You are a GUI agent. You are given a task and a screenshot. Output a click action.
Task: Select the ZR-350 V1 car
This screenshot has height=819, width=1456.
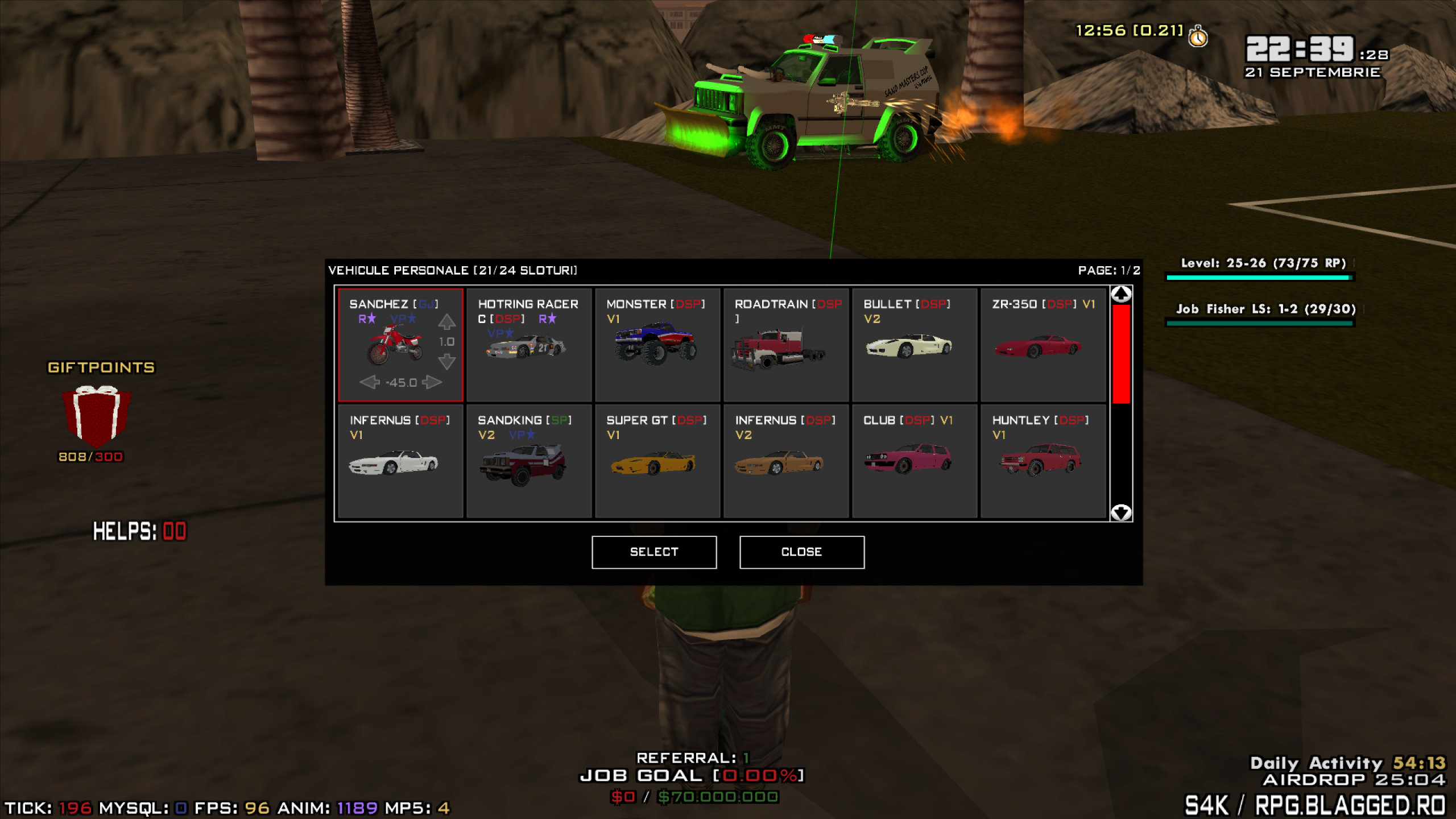click(1043, 345)
